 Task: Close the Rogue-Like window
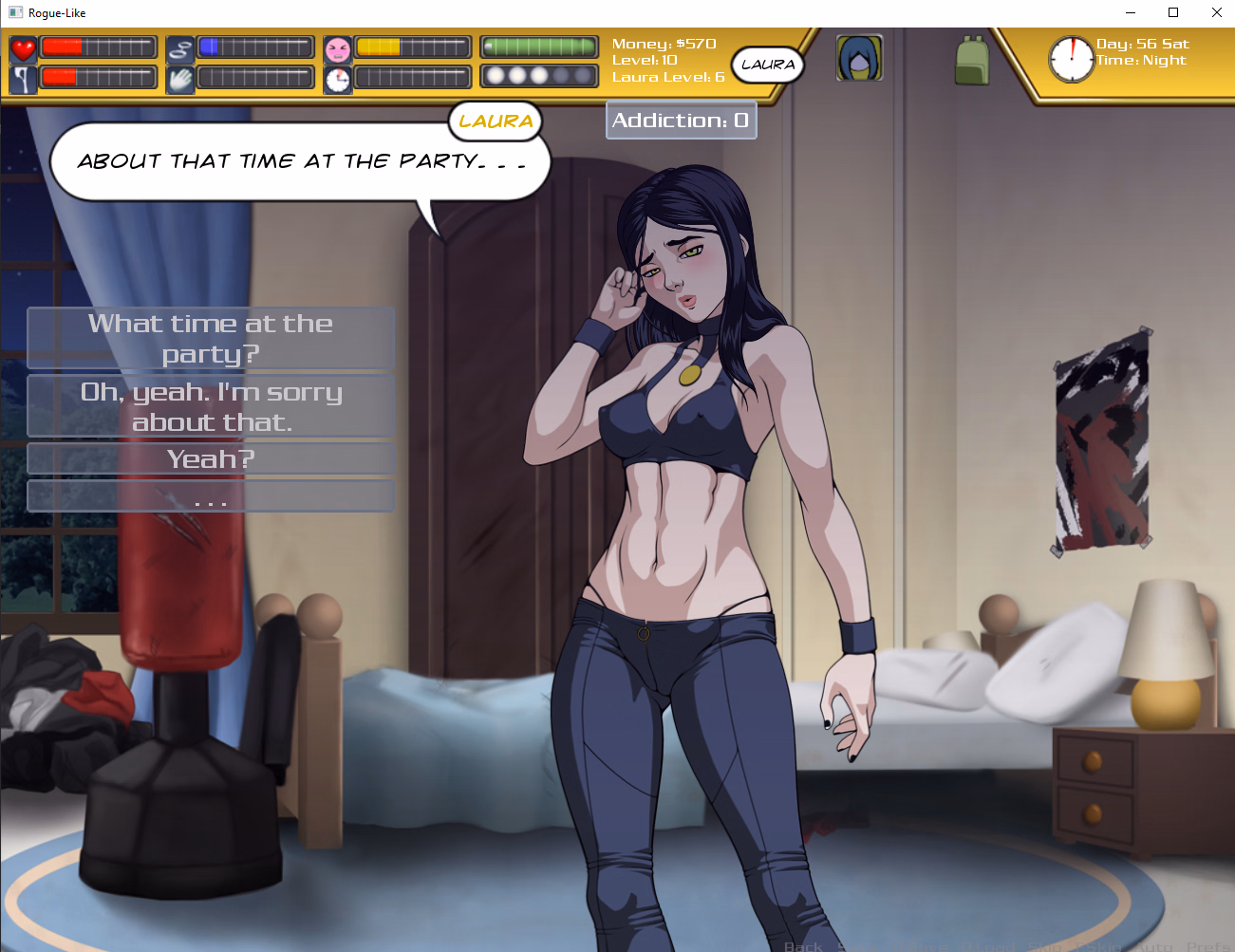pyautogui.click(x=1216, y=12)
